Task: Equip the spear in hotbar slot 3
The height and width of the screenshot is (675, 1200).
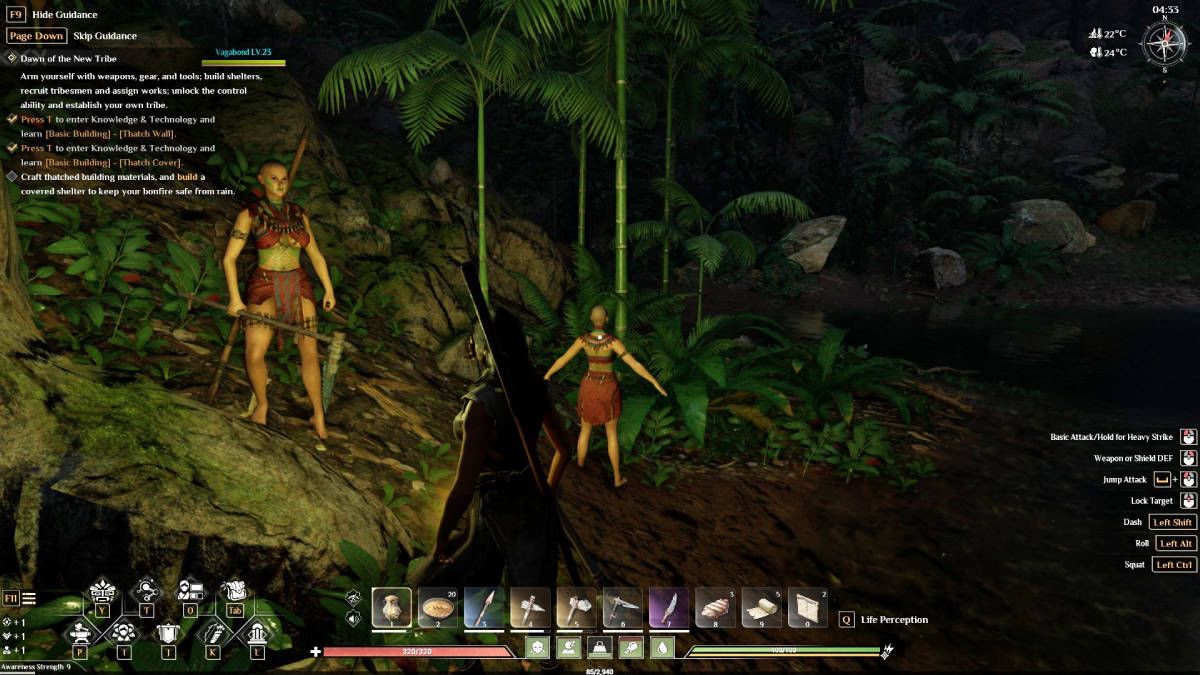Action: point(484,607)
